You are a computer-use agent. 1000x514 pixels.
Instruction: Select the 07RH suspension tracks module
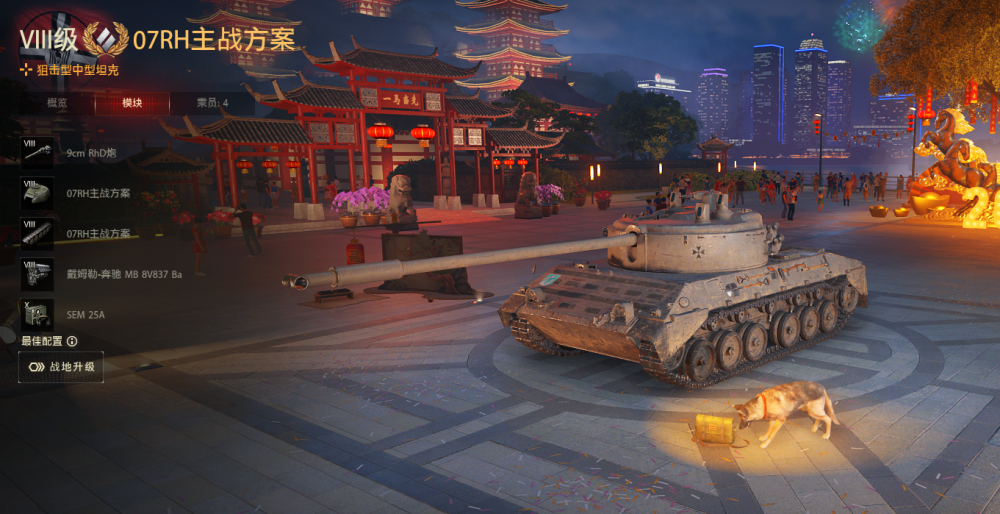(37, 233)
